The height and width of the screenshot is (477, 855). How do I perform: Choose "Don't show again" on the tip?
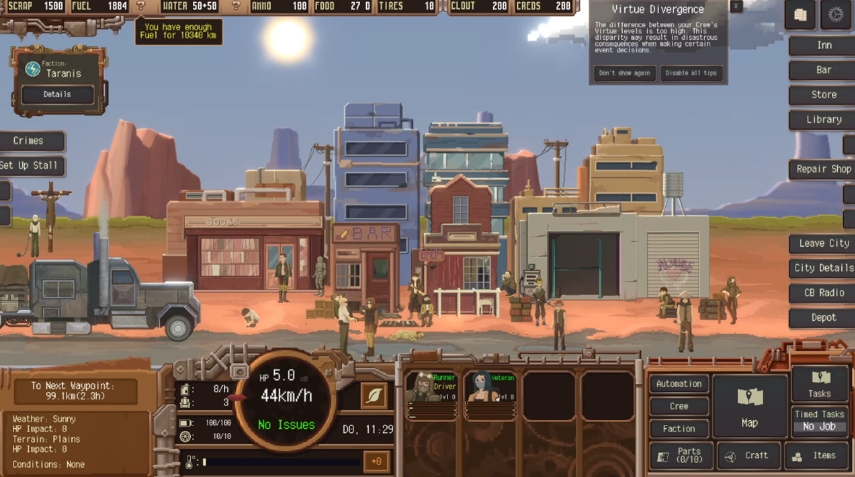[x=624, y=73]
